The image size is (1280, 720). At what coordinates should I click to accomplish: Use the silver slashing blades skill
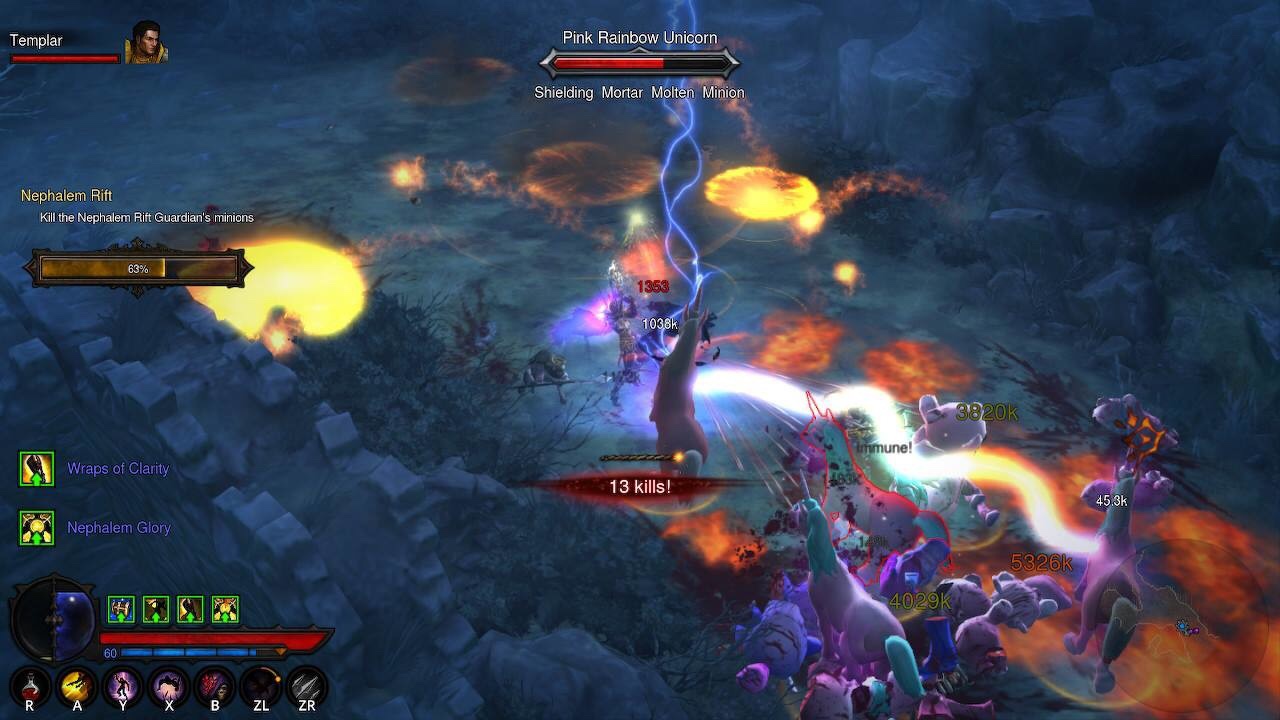[x=307, y=686]
